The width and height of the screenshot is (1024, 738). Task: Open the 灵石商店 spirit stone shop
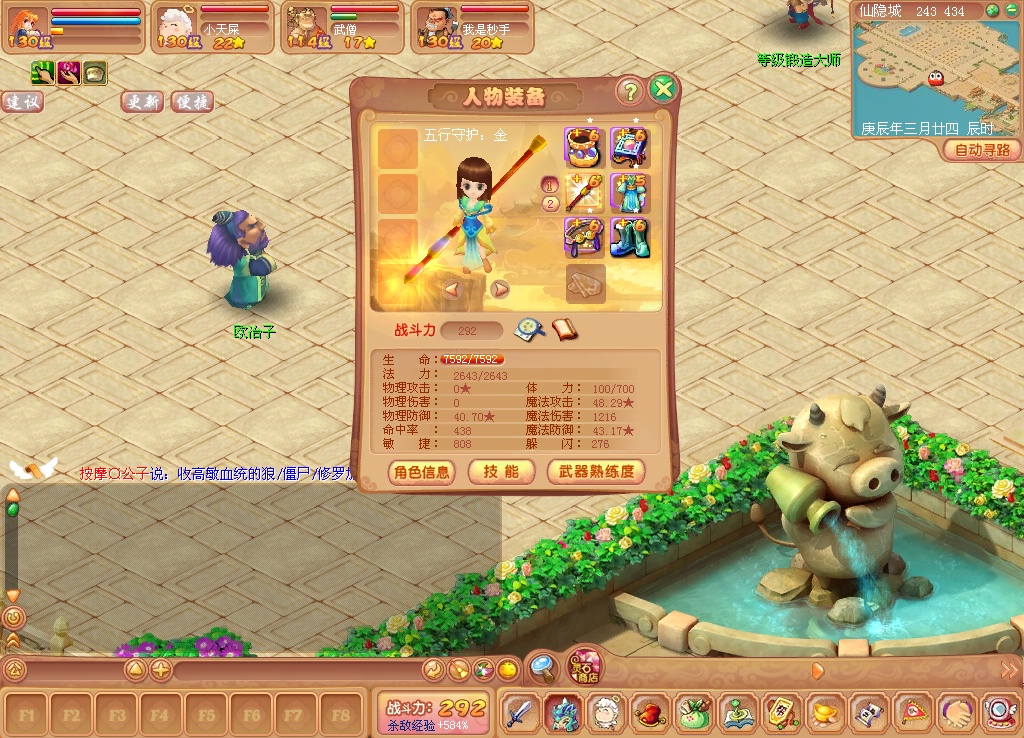[585, 666]
